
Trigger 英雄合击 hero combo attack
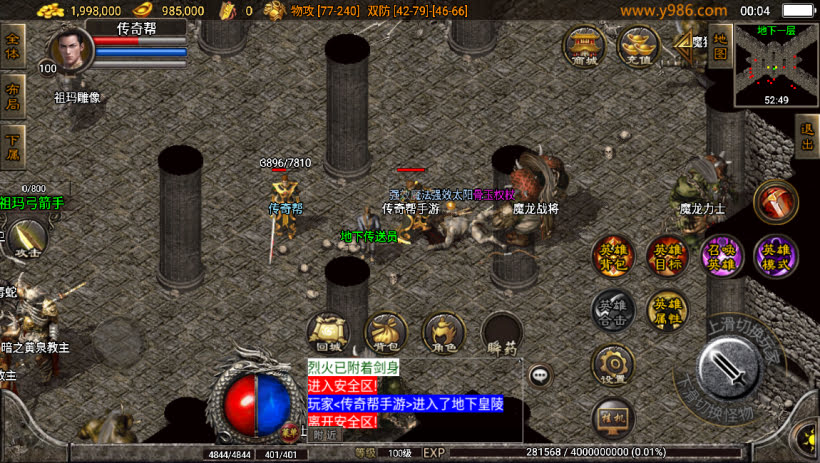[612, 310]
